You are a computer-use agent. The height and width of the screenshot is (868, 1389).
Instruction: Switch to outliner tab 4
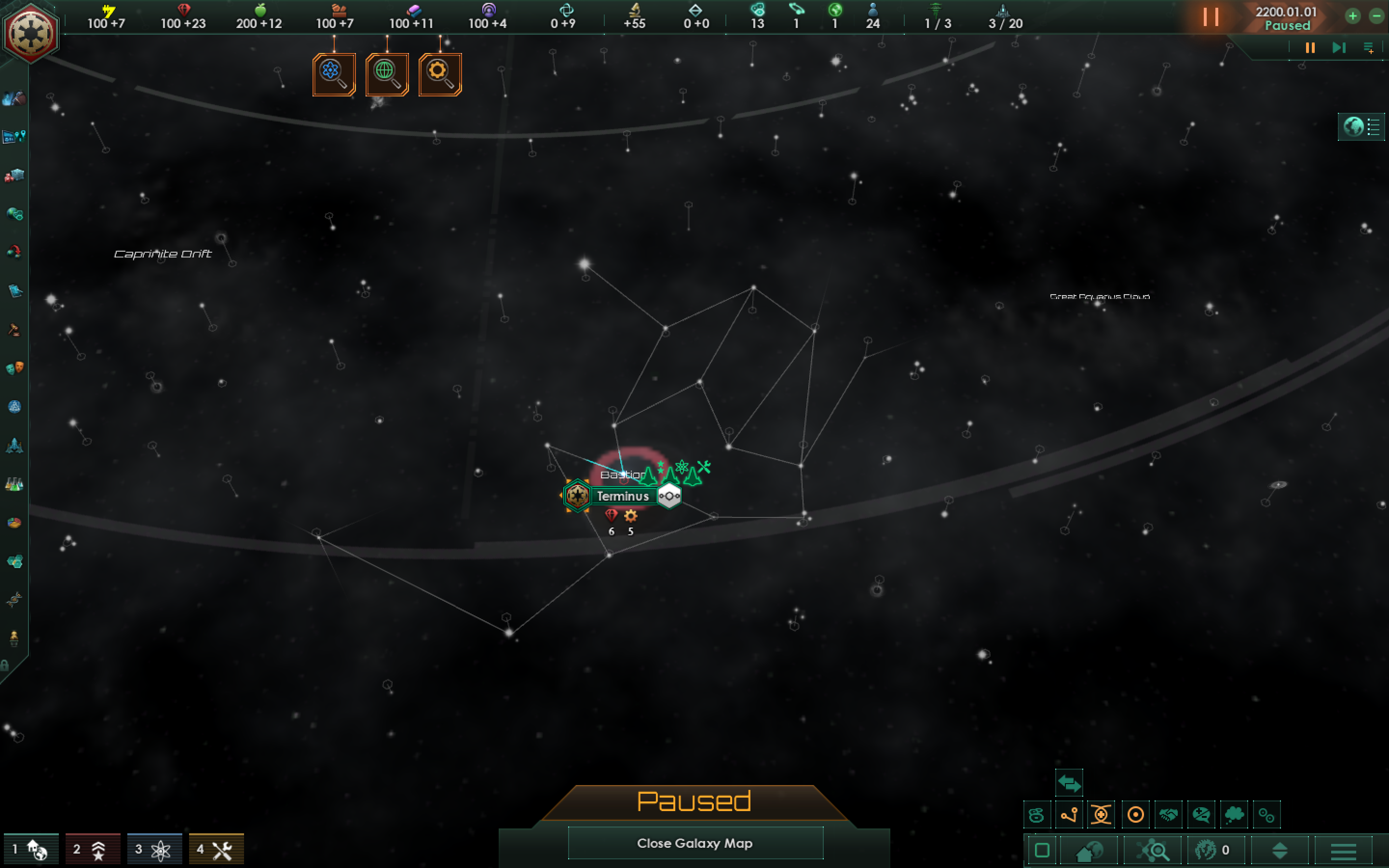[217, 849]
